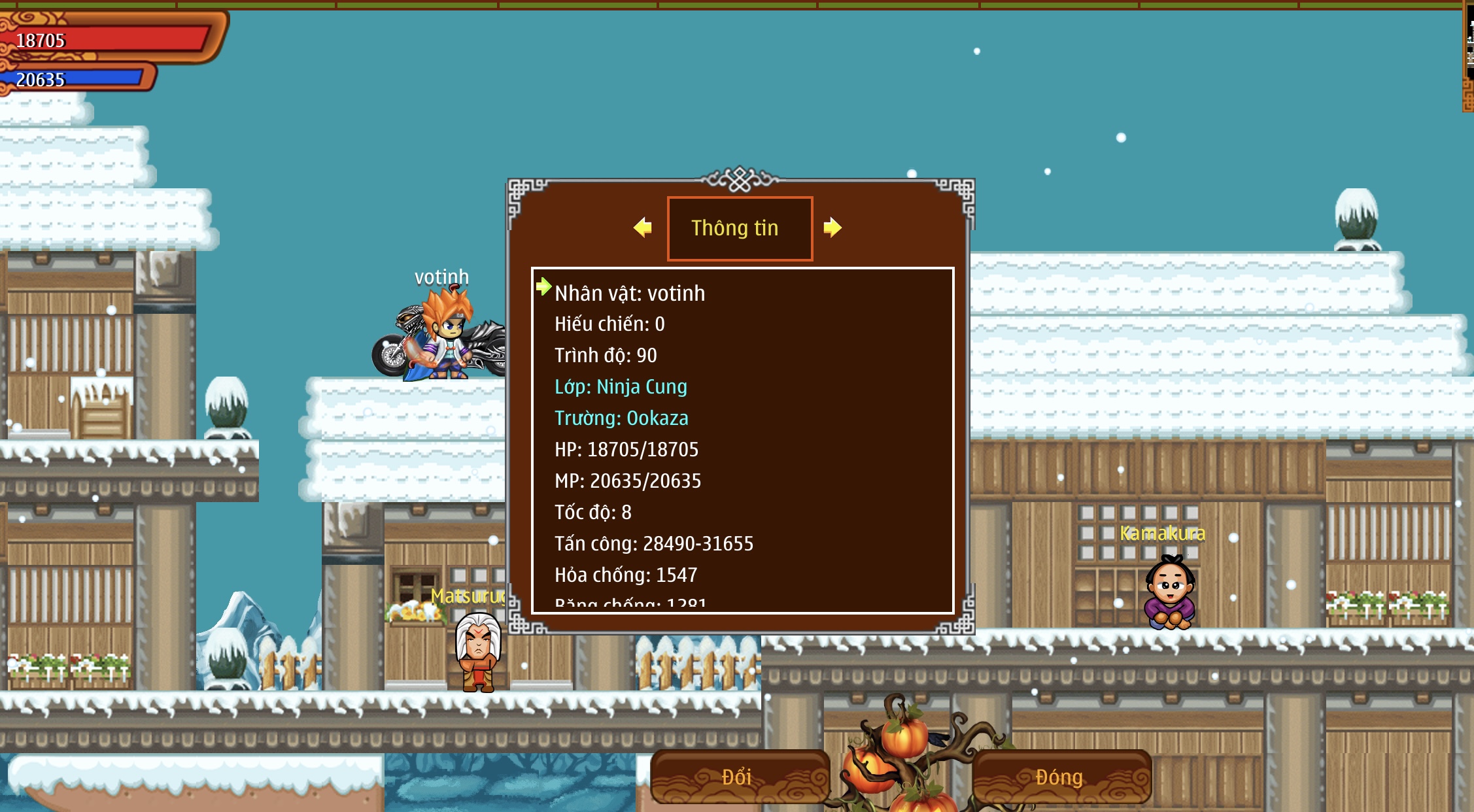This screenshot has width=1474, height=812.
Task: Select the Trình độ: 90 row
Action: coord(606,356)
